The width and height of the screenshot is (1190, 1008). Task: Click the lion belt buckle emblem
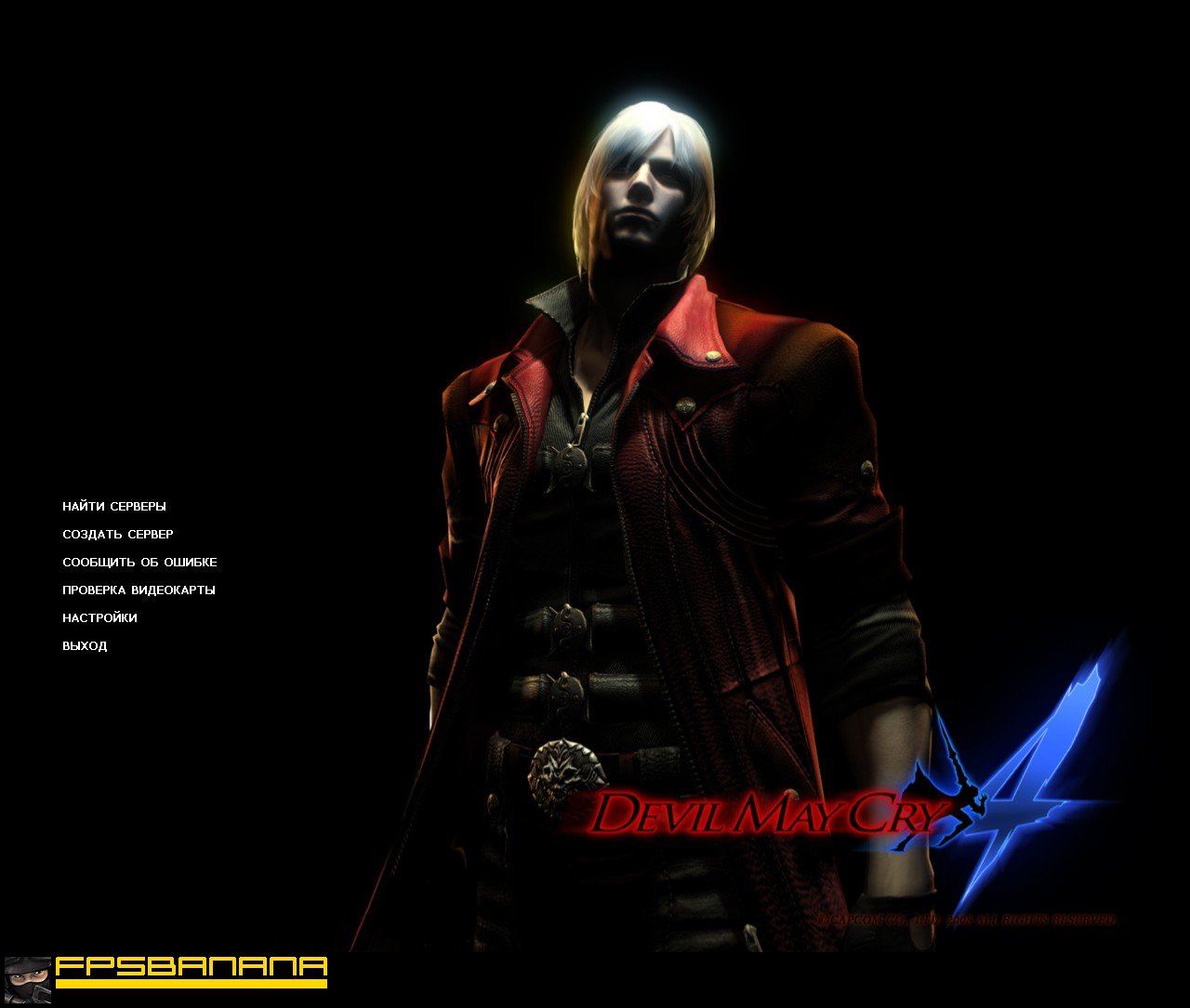point(565,770)
